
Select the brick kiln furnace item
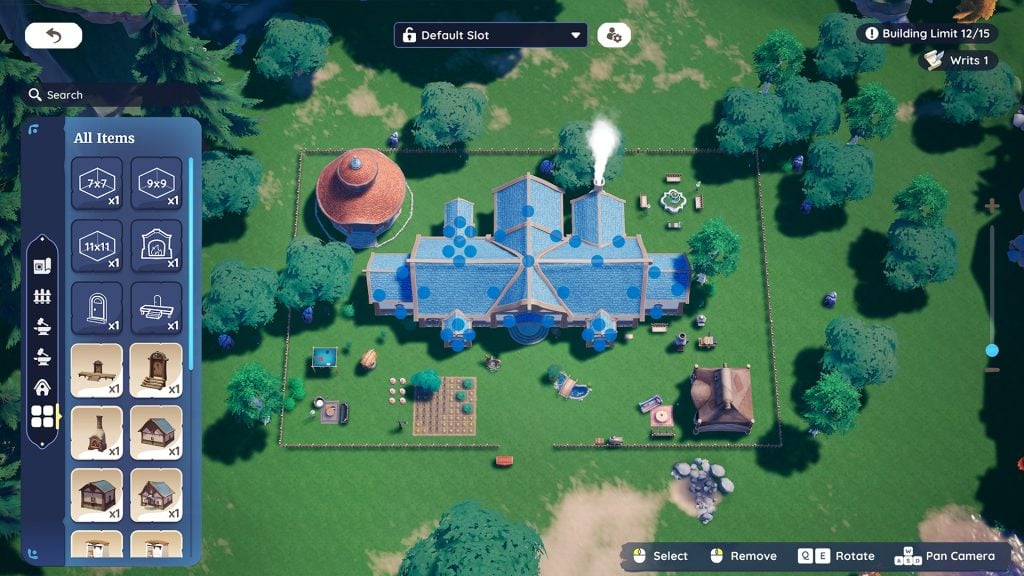click(x=97, y=432)
